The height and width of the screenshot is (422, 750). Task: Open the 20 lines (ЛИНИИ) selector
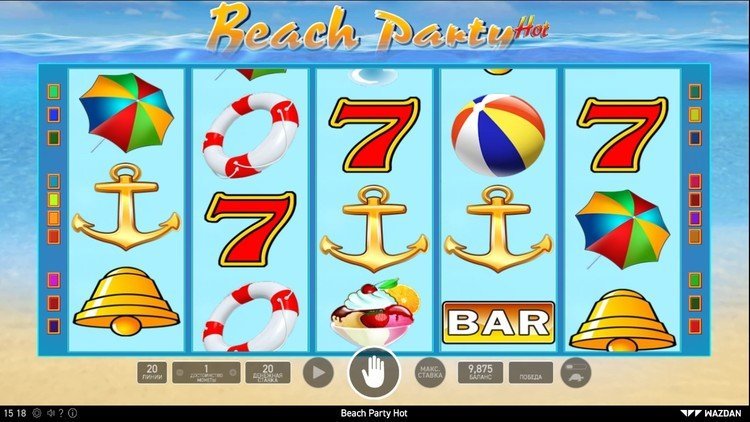pyautogui.click(x=152, y=373)
